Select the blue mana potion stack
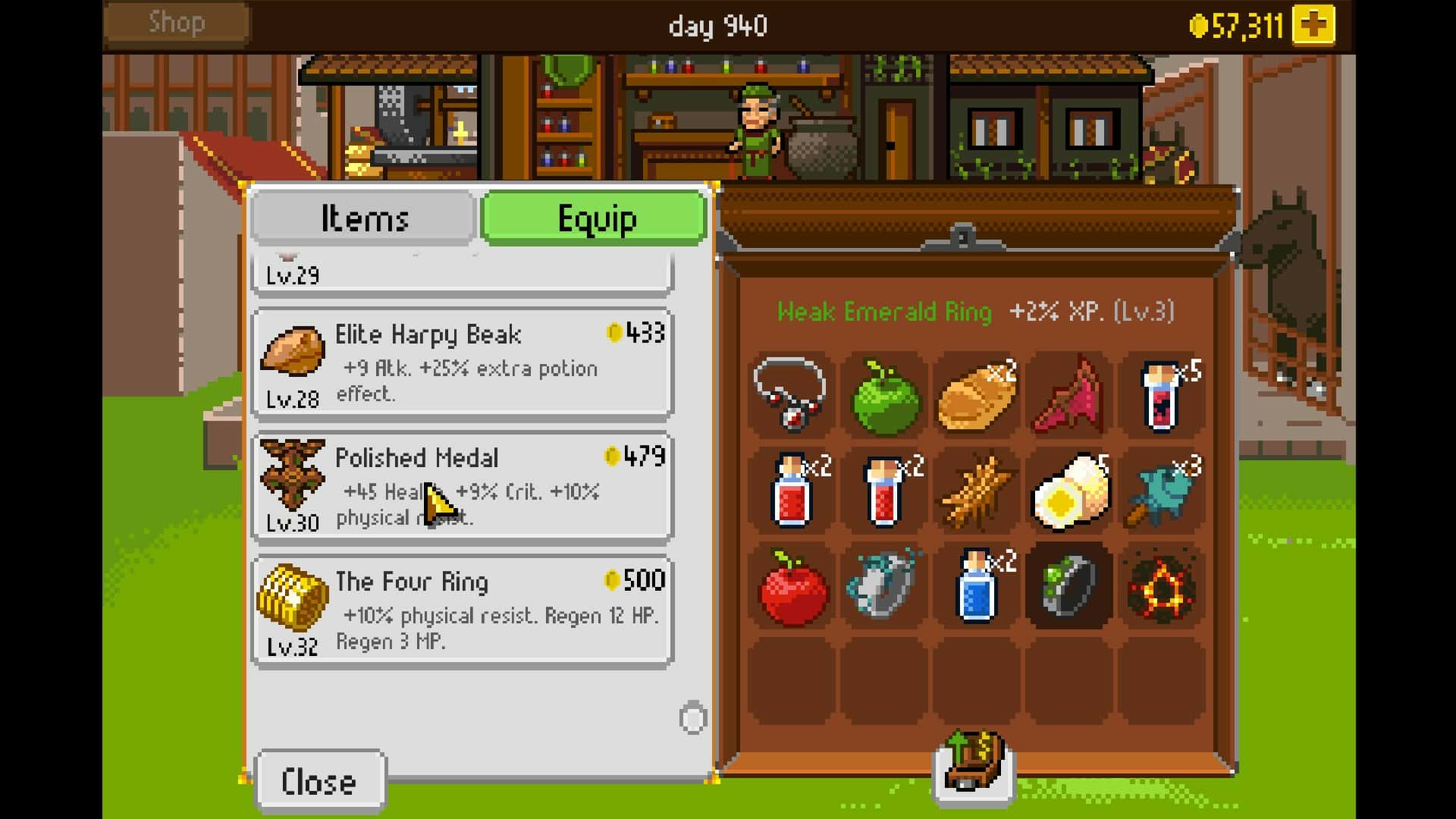Image resolution: width=1456 pixels, height=819 pixels. tap(977, 586)
